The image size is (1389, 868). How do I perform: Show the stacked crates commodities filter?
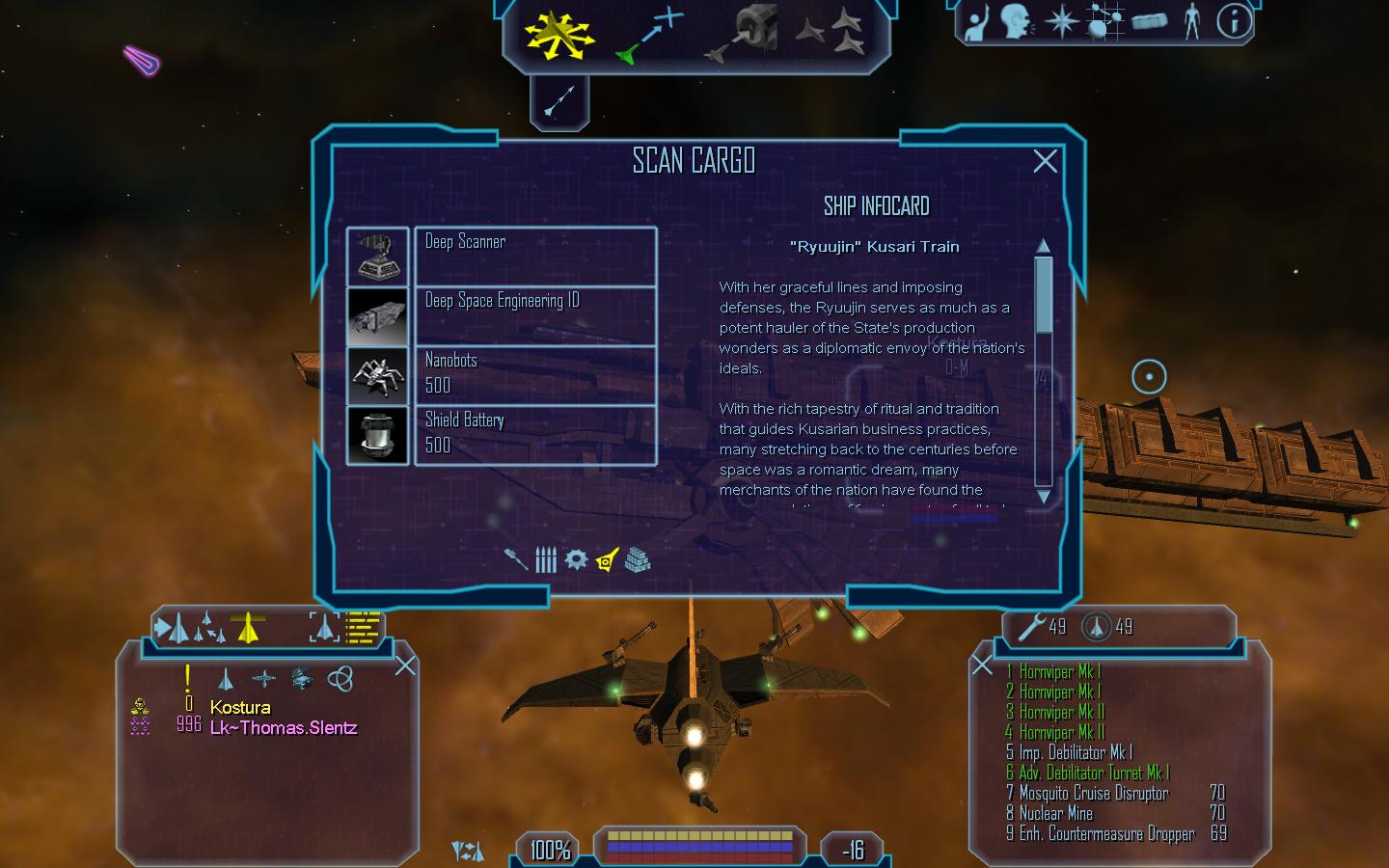pos(638,559)
